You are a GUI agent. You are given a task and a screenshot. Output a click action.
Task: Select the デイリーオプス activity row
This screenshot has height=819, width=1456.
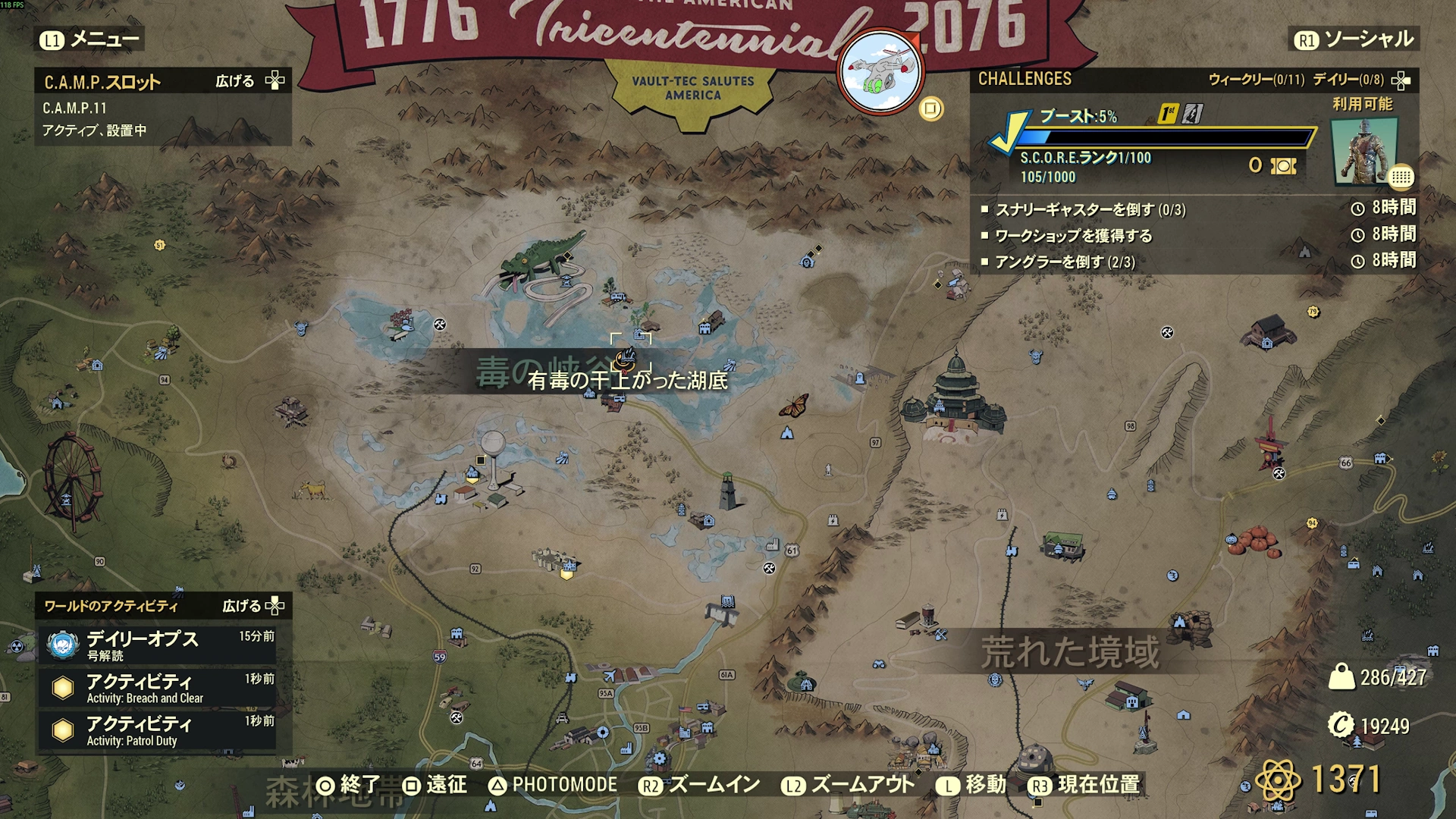(x=158, y=644)
